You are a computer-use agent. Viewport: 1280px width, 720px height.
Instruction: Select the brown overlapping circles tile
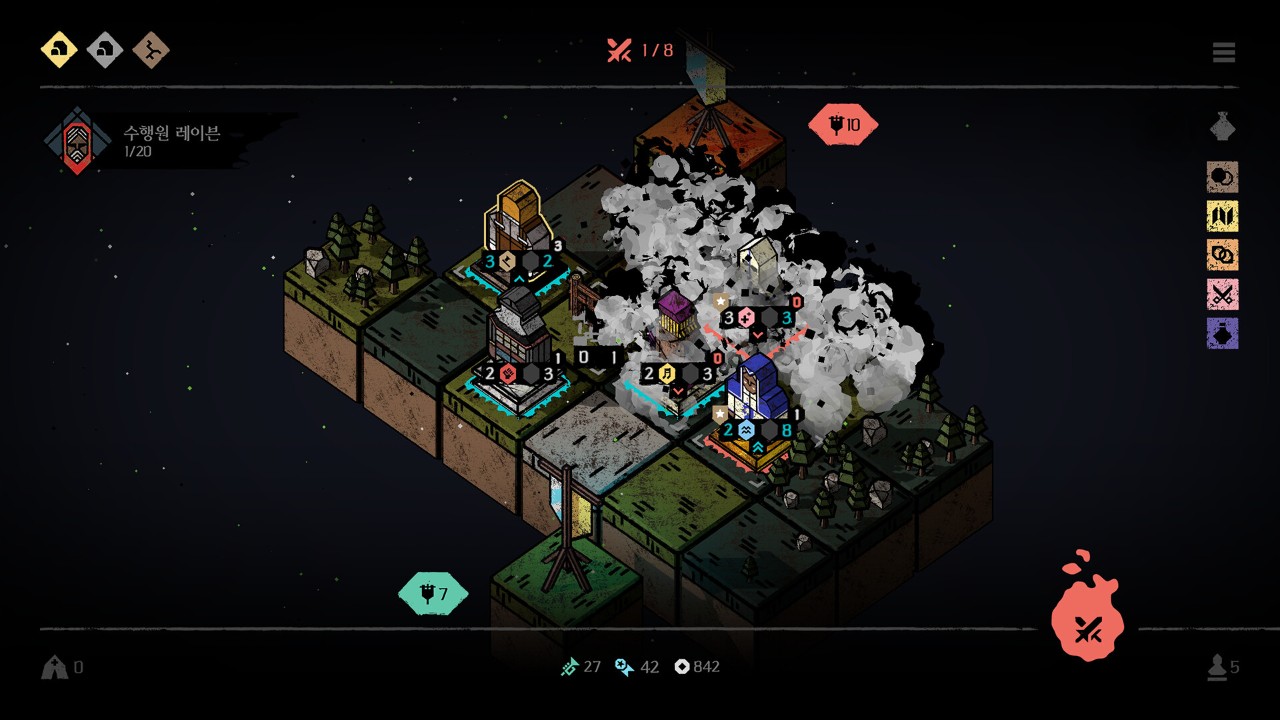click(1222, 177)
